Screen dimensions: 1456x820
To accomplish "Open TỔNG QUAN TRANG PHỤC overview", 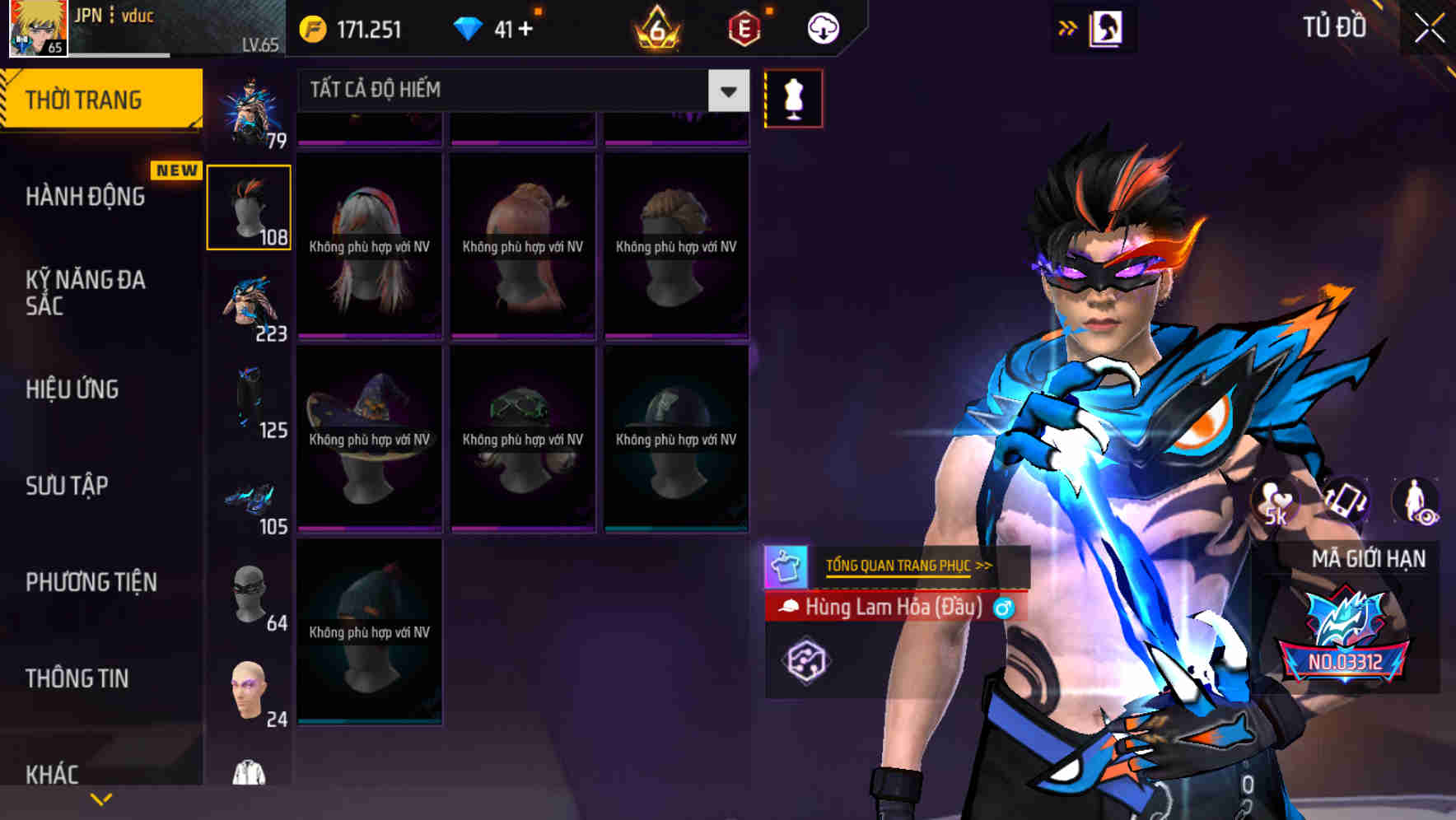I will [908, 566].
